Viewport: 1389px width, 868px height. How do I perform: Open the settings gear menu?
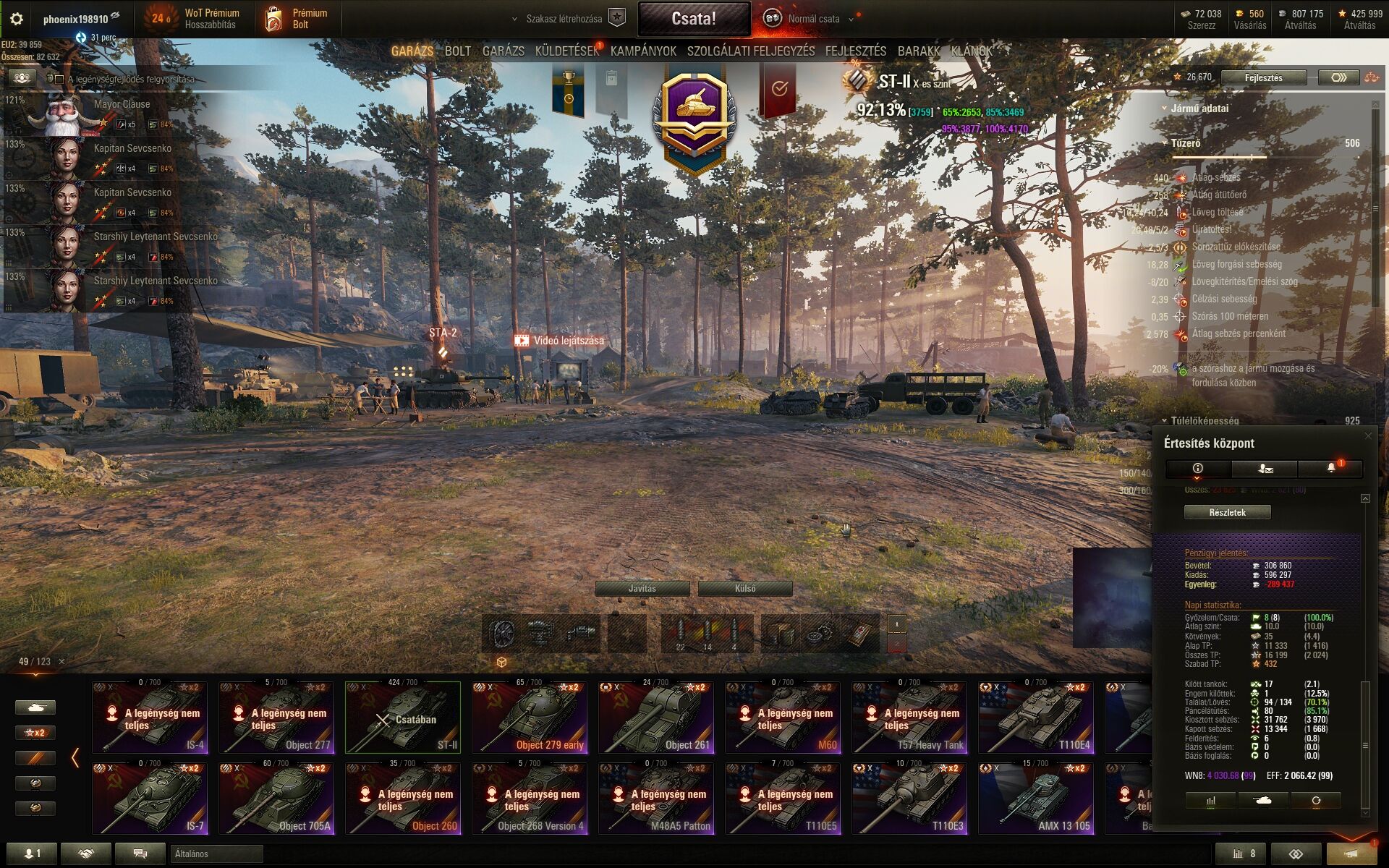(x=16, y=19)
